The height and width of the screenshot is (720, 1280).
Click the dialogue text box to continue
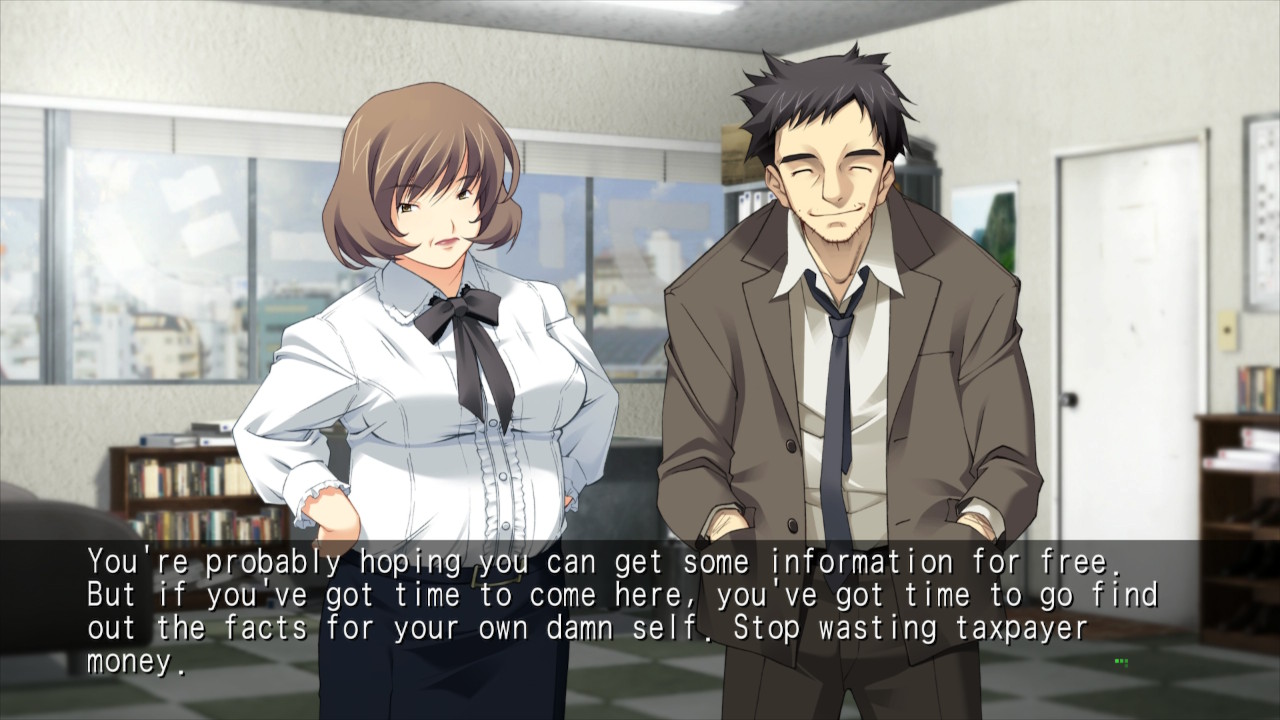coord(640,612)
